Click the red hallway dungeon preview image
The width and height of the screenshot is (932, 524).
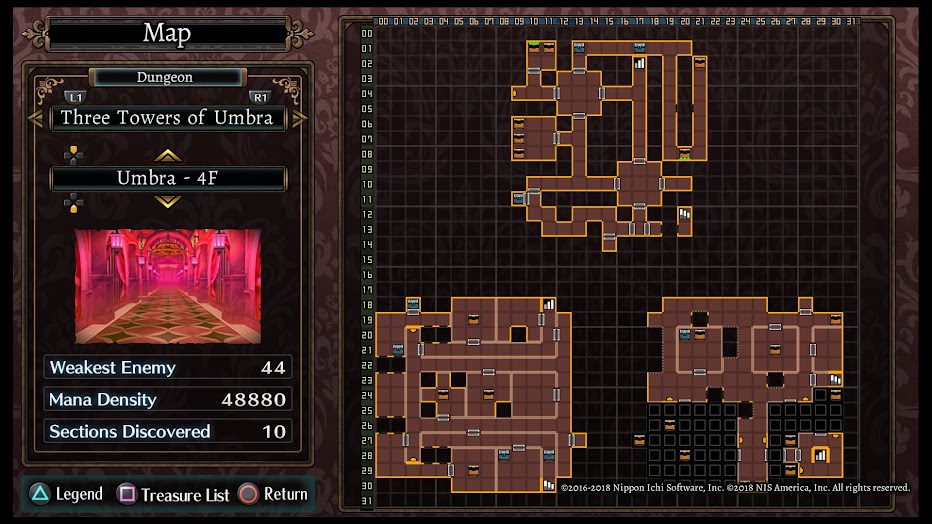167,286
